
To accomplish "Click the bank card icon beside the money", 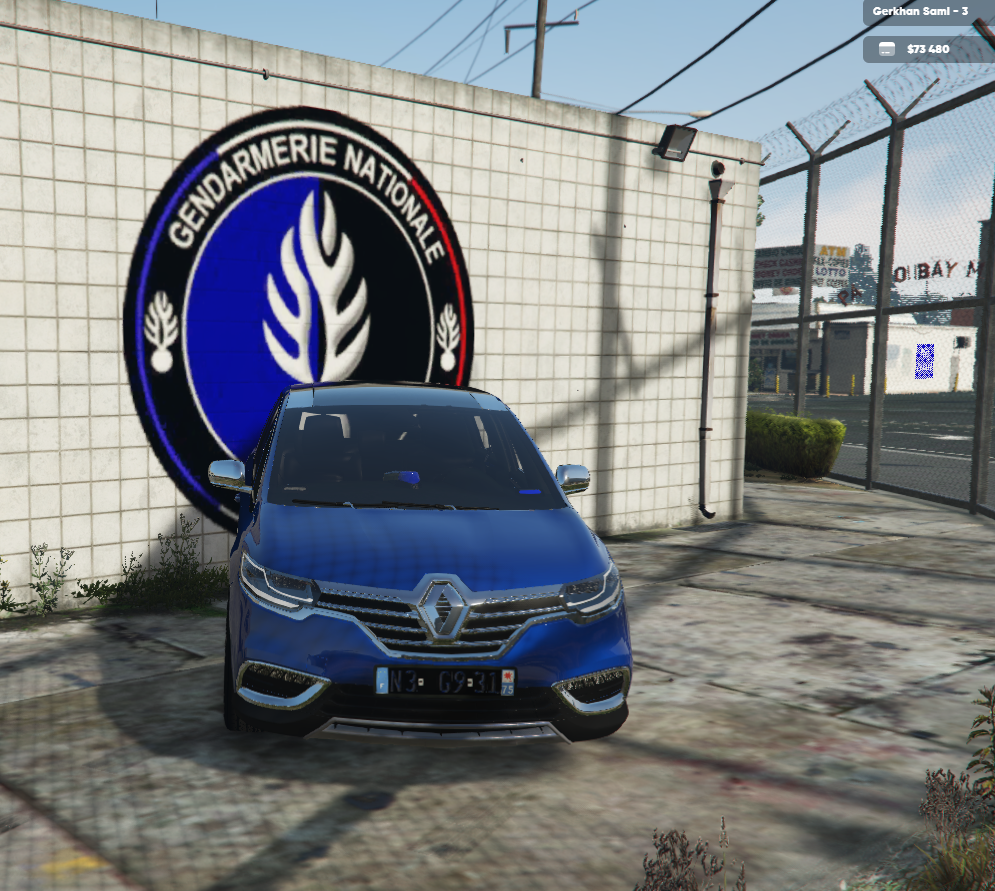I will point(886,49).
